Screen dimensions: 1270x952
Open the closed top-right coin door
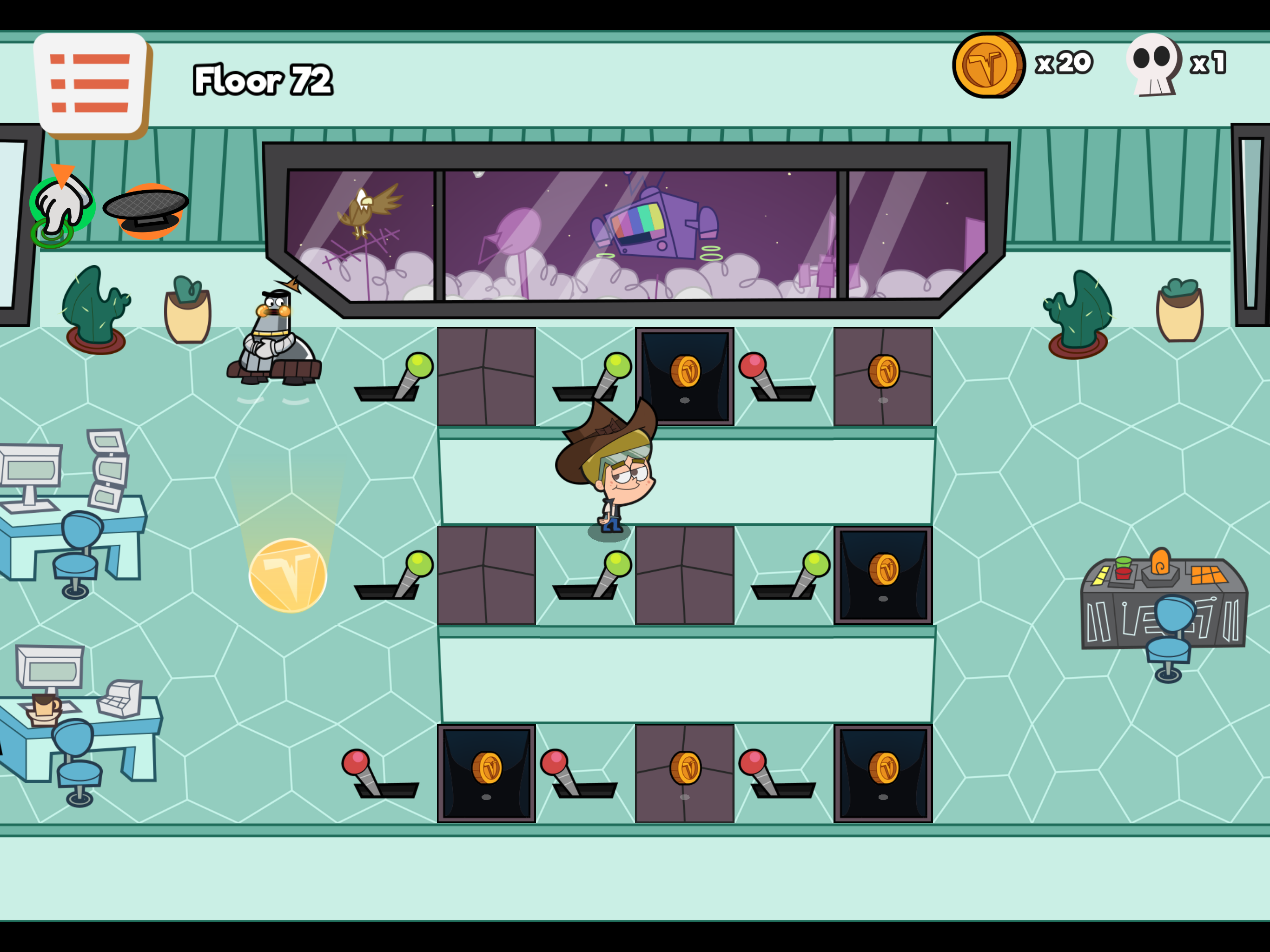pos(884,373)
